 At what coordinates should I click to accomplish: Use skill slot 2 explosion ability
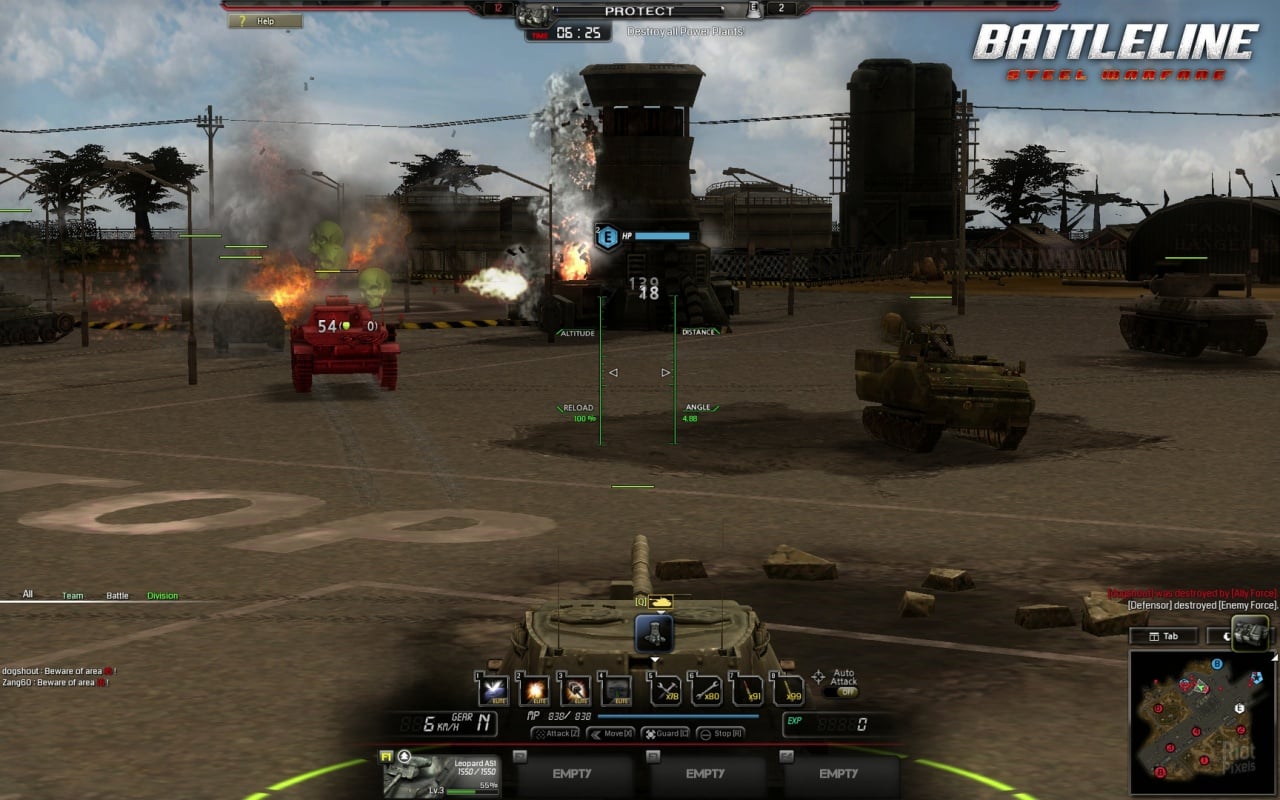click(x=534, y=690)
